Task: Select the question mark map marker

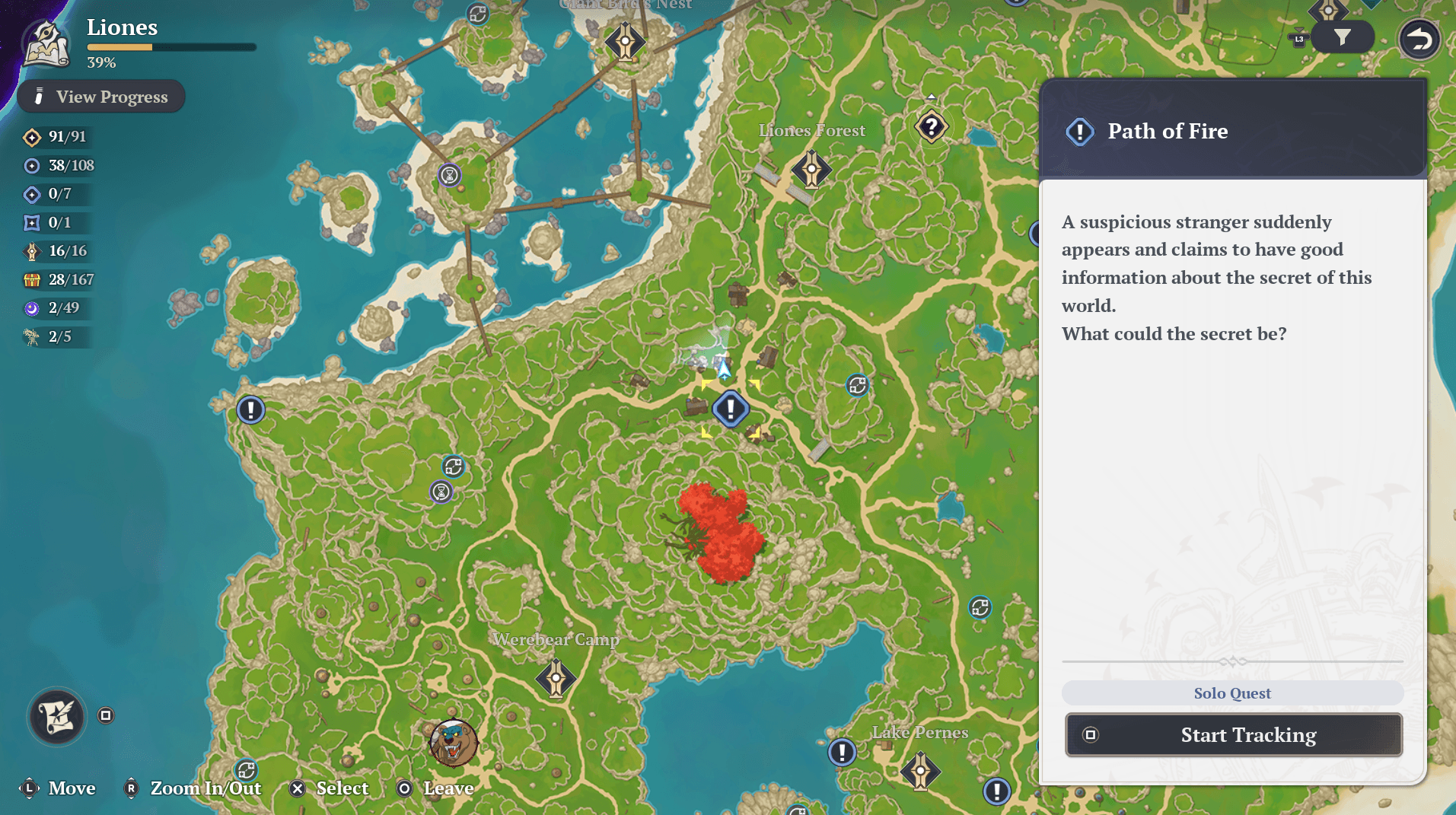Action: point(931,127)
